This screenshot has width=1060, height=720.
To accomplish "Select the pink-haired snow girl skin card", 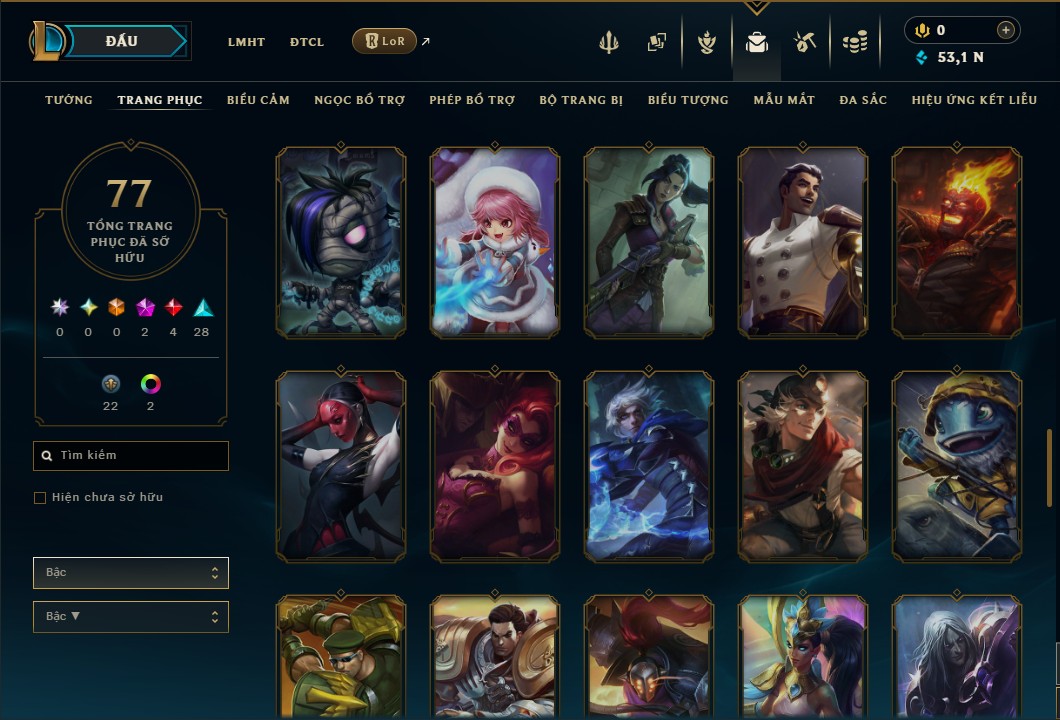I will pyautogui.click(x=495, y=242).
